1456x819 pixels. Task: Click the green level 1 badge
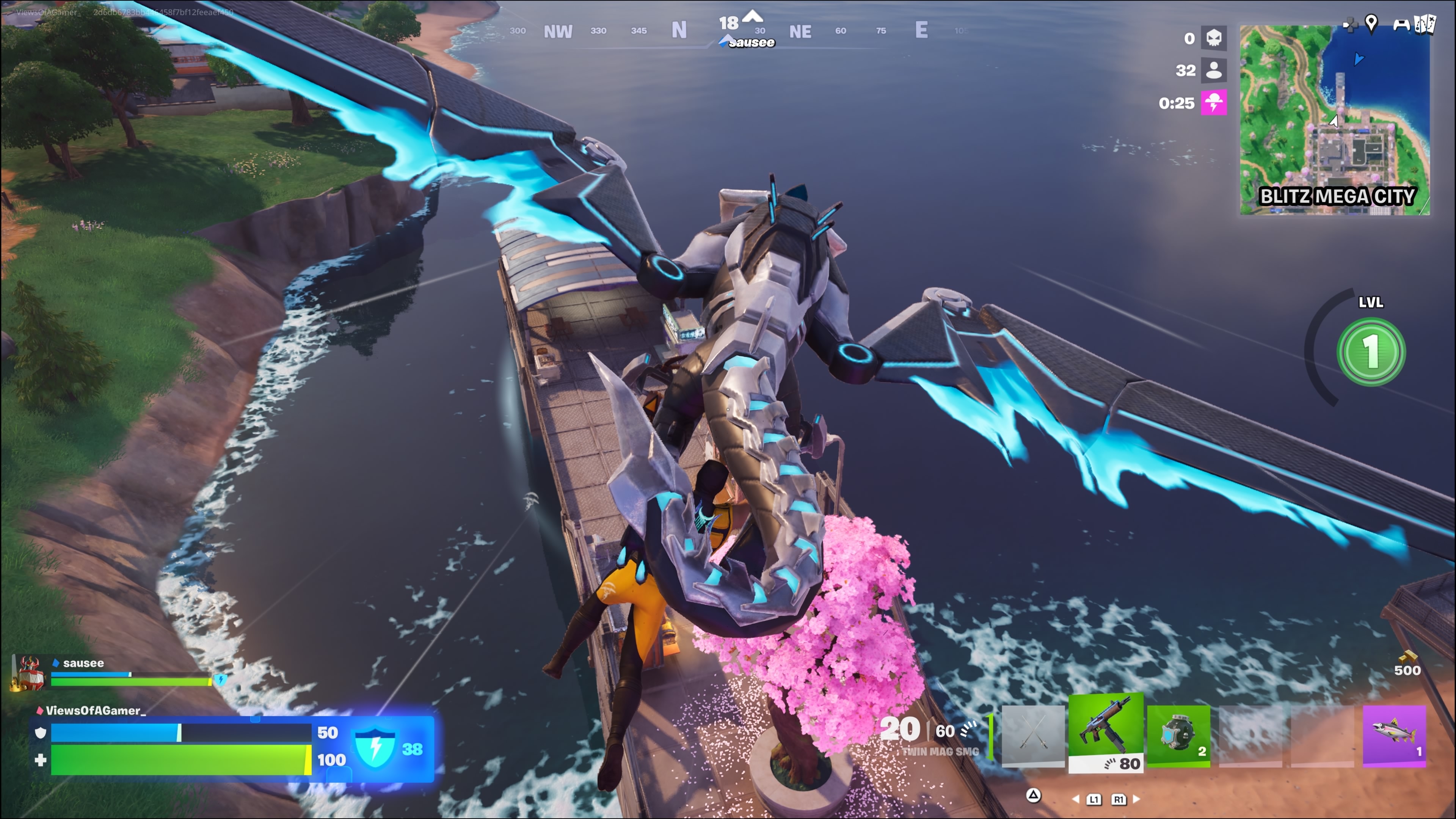(1371, 351)
